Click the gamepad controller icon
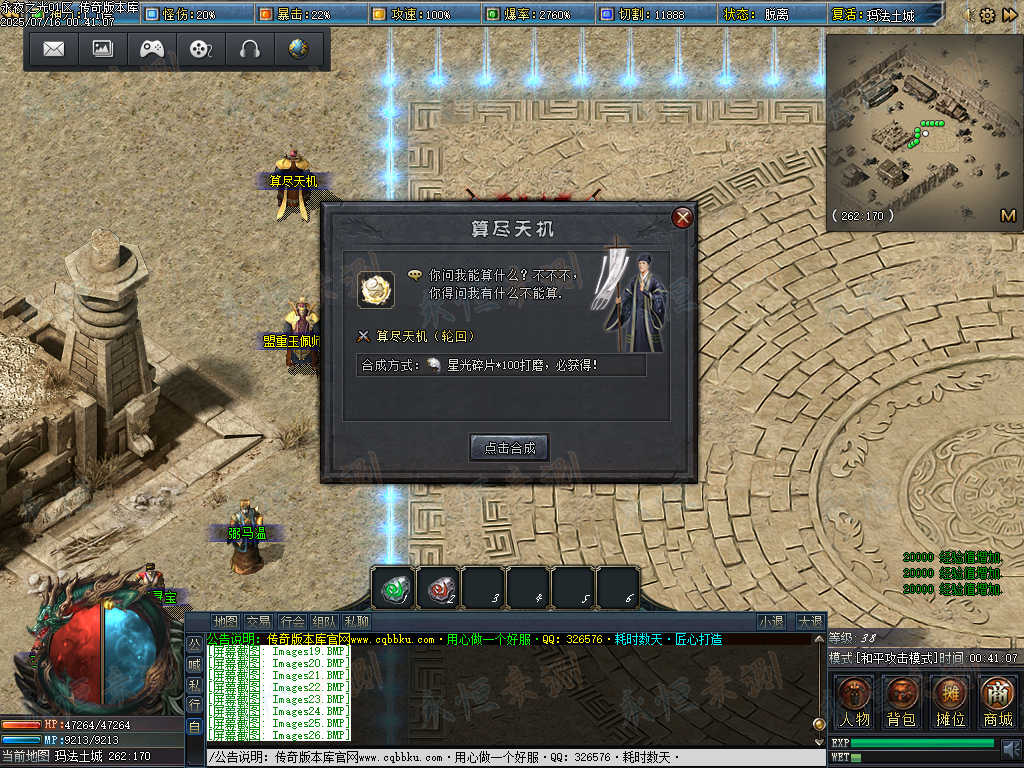1024x768 pixels. [152, 49]
